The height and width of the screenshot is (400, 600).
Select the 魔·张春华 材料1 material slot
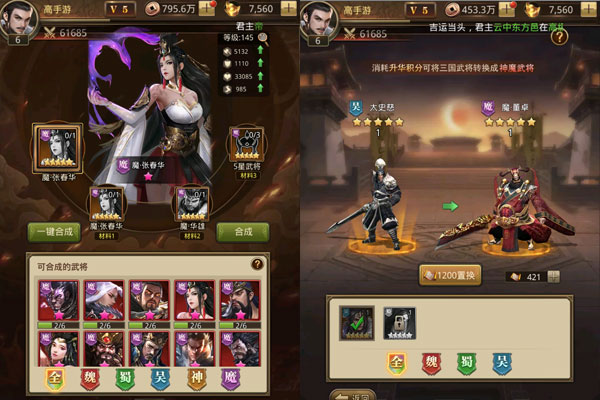pos(107,203)
